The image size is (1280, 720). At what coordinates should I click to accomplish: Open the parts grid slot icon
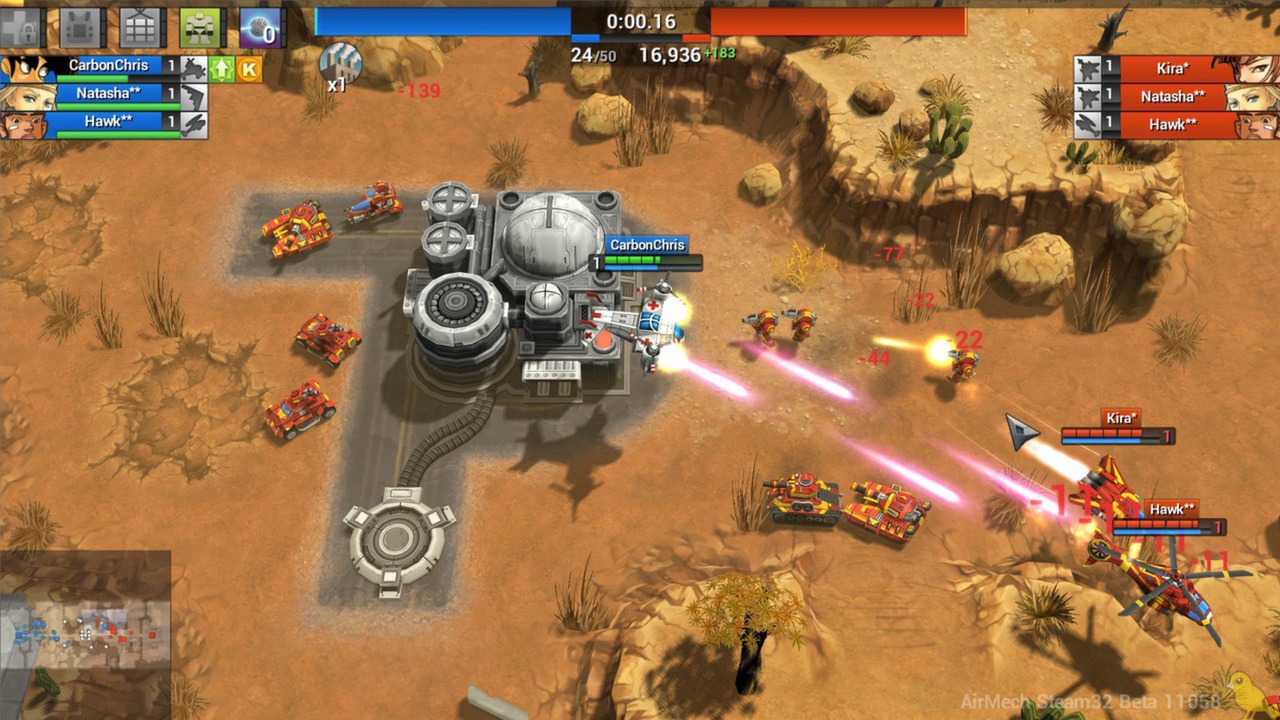pos(140,27)
